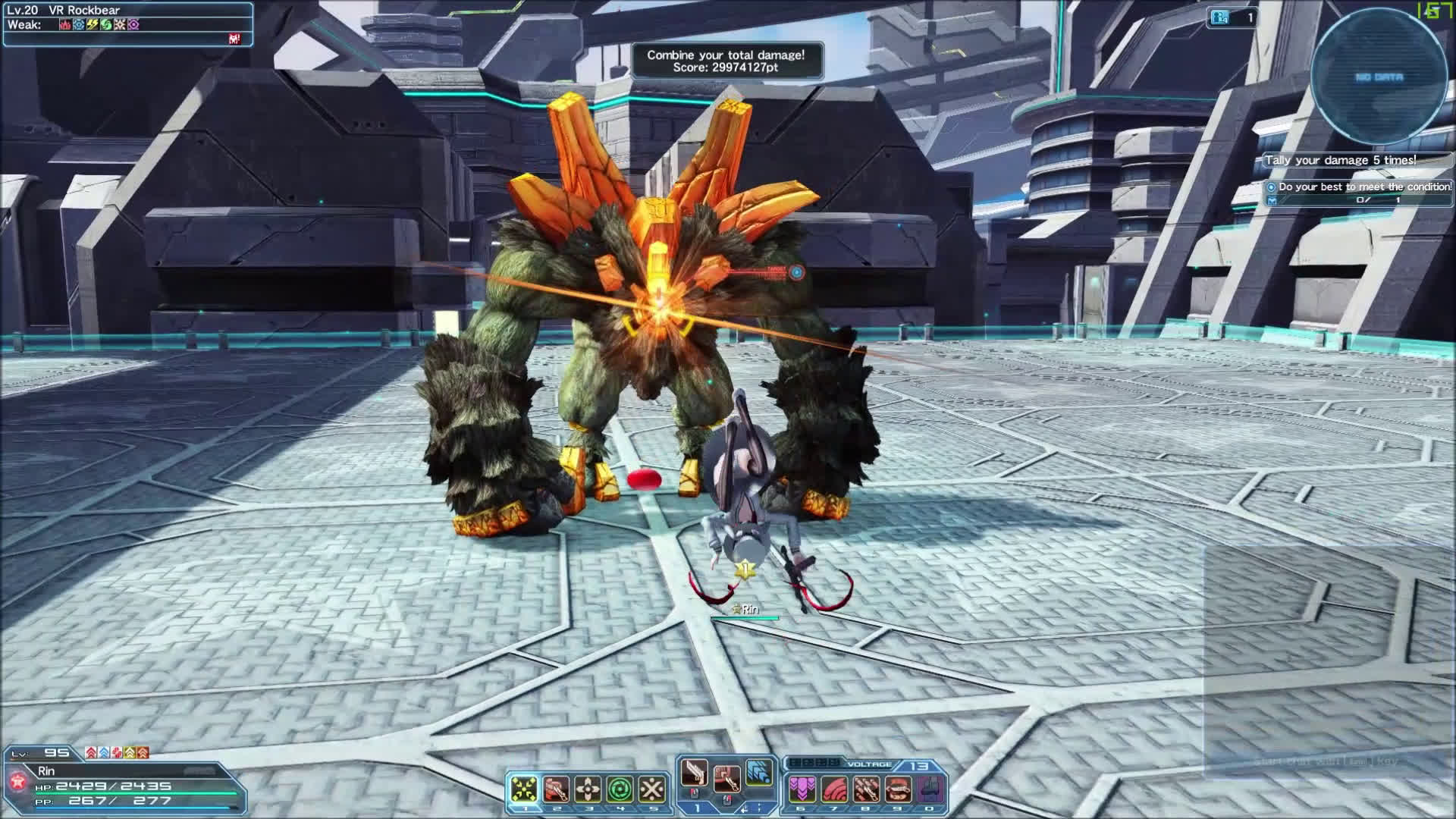Open the circular NO DATA minimap
This screenshot has width=1456, height=819.
point(1379,77)
